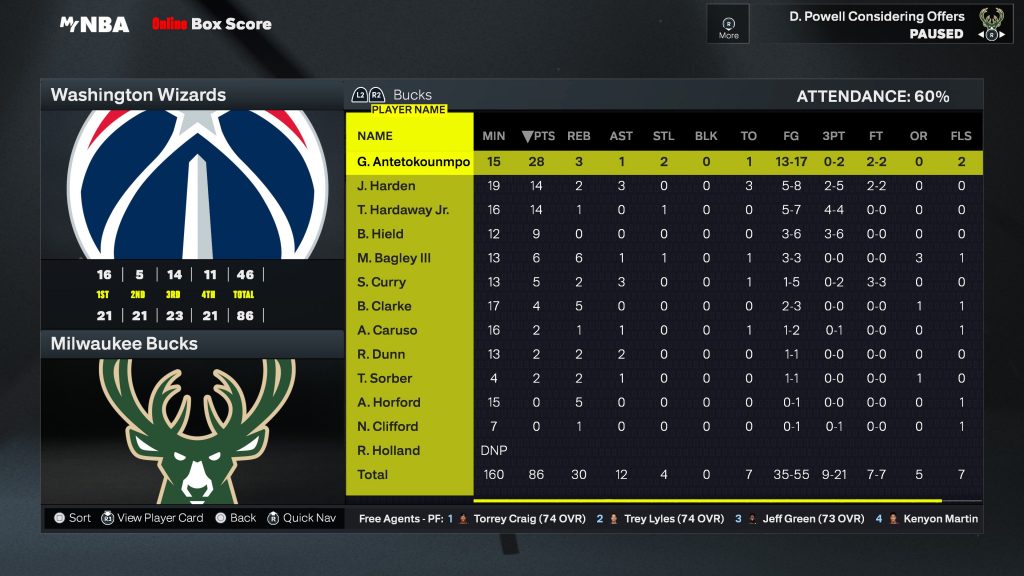Select G. Antetokounmpo's player row
This screenshot has height=576, width=1024.
(x=413, y=162)
